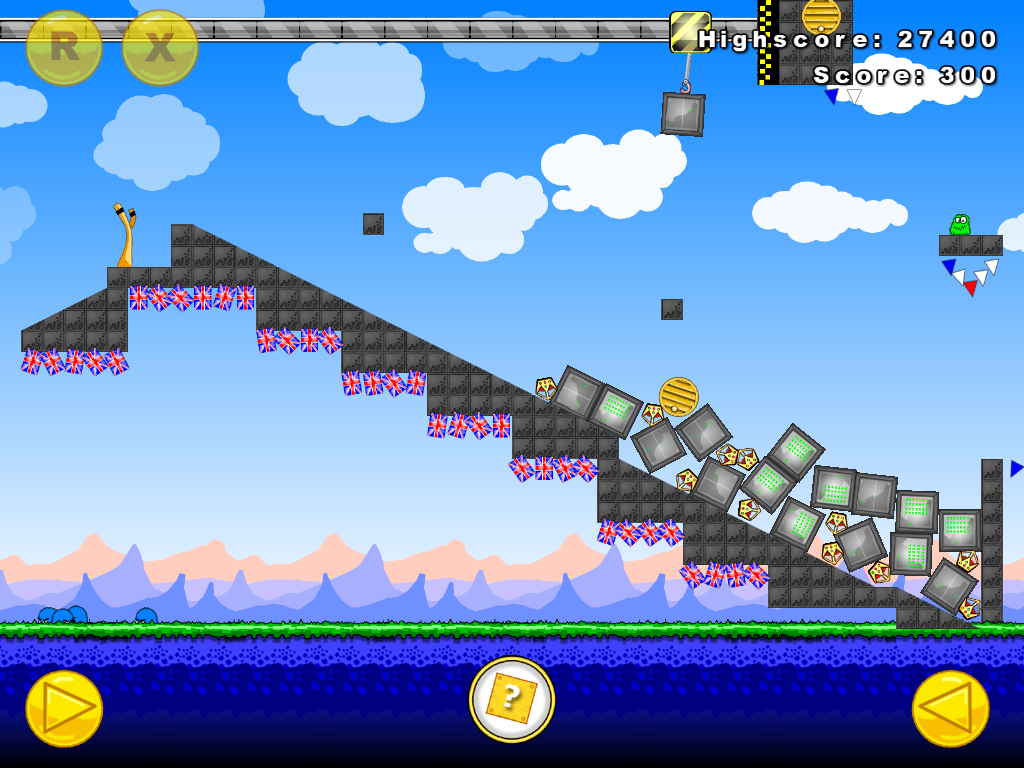Select the left-pointing arrow button
Image resolution: width=1024 pixels, height=768 pixels.
950,708
